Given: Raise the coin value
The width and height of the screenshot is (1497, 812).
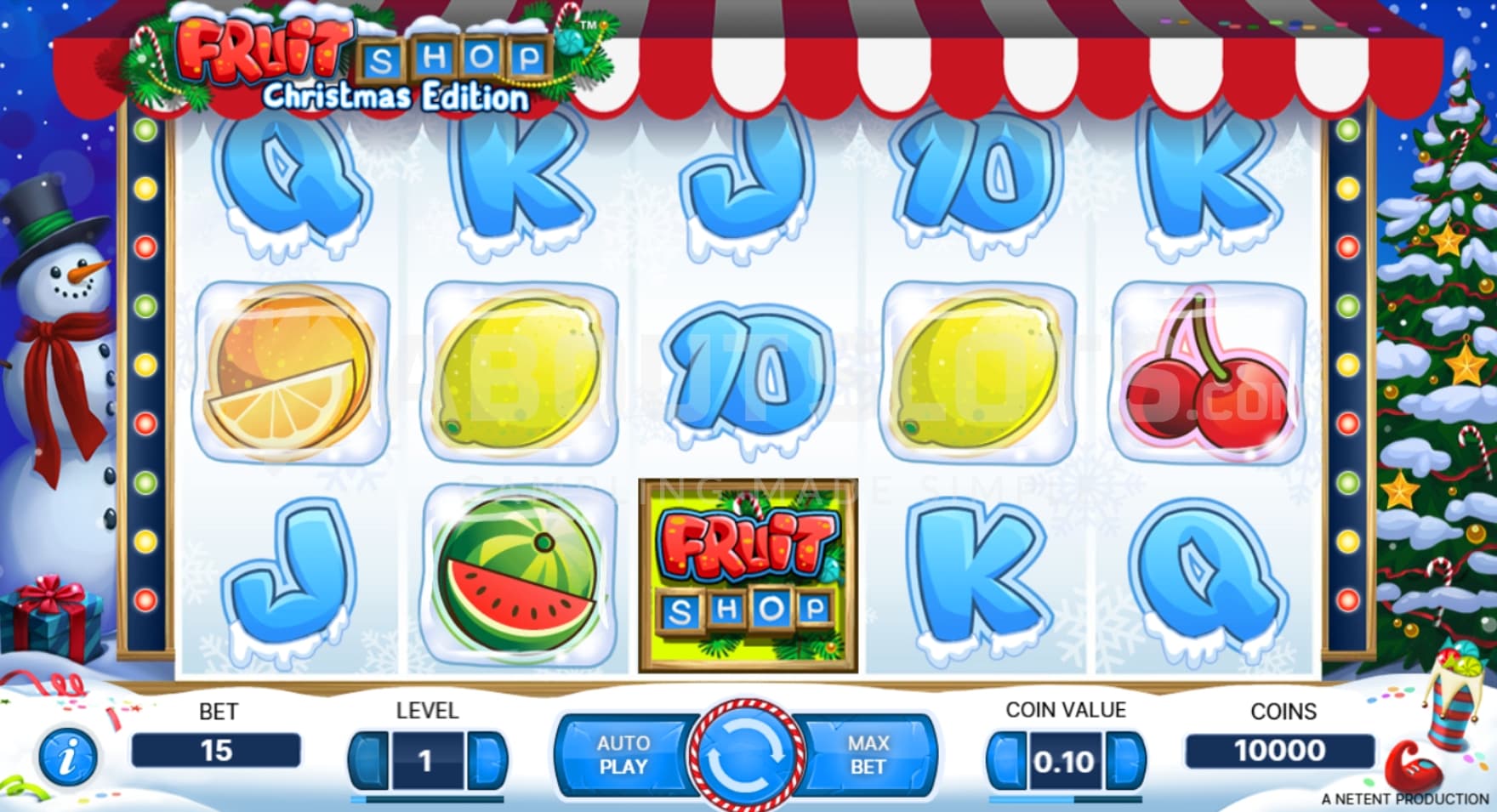Looking at the screenshot, I should pos(1124,759).
